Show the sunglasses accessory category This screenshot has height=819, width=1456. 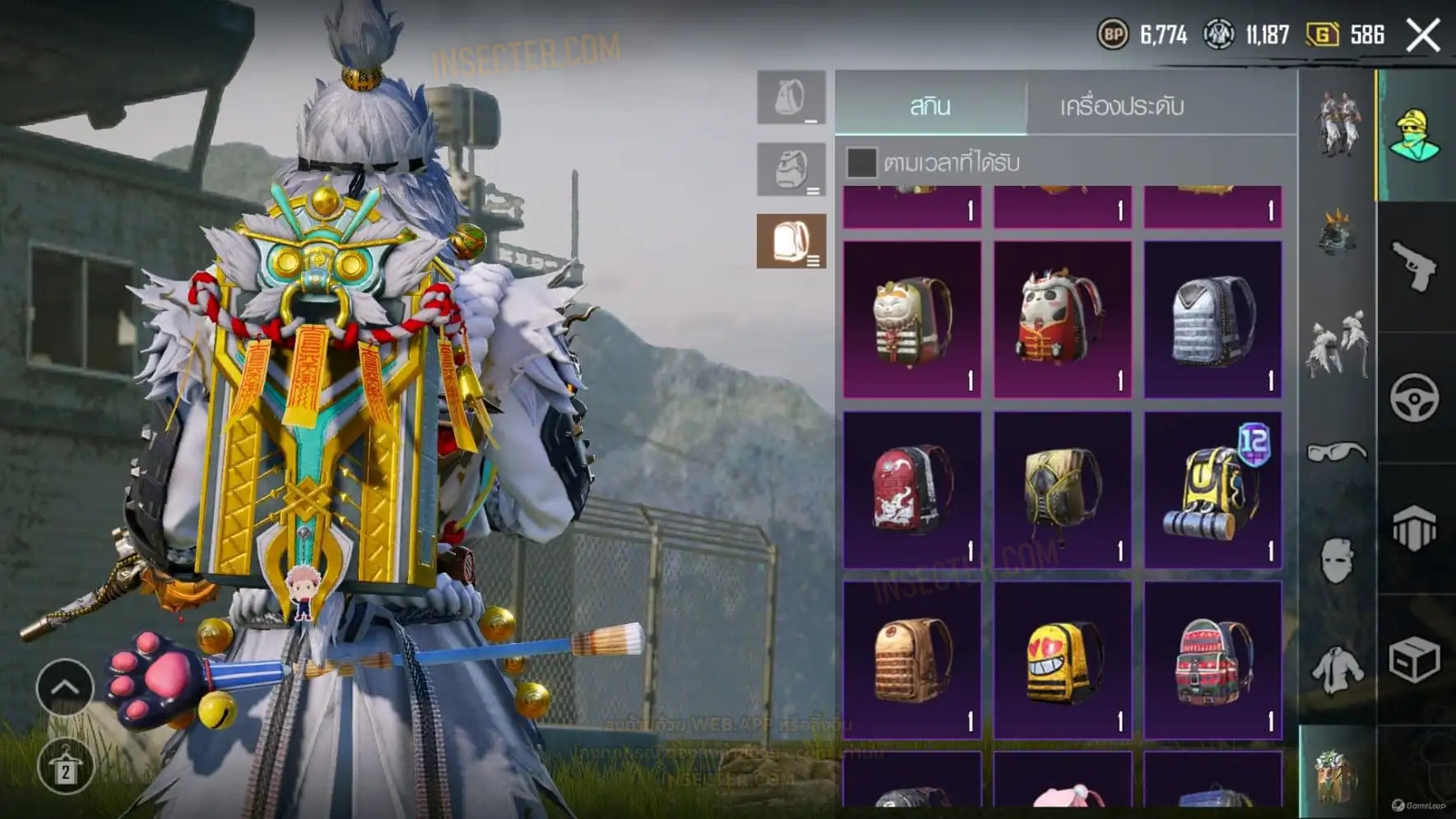pos(1337,451)
